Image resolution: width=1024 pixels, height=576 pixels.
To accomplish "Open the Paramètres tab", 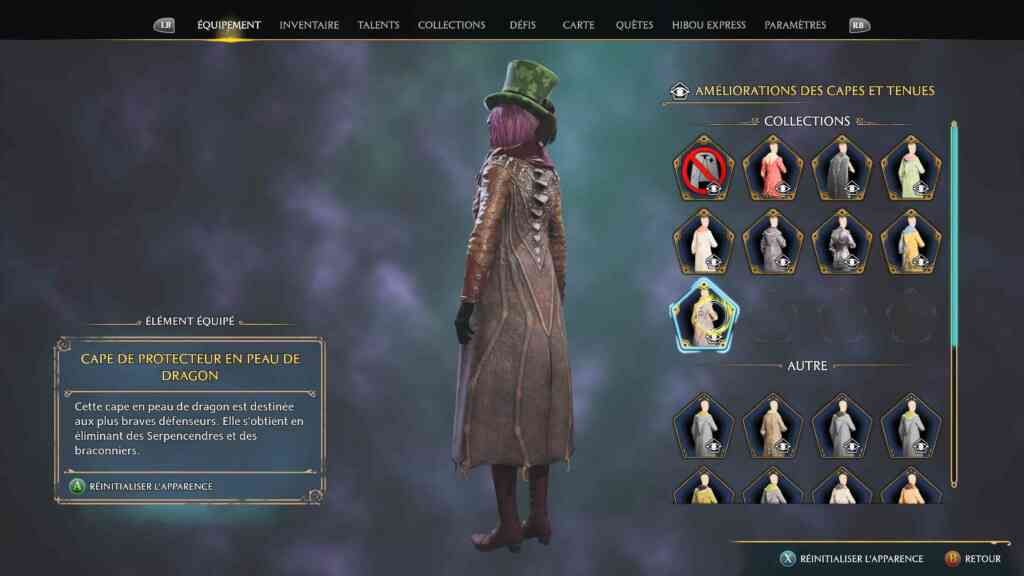I will 795,25.
